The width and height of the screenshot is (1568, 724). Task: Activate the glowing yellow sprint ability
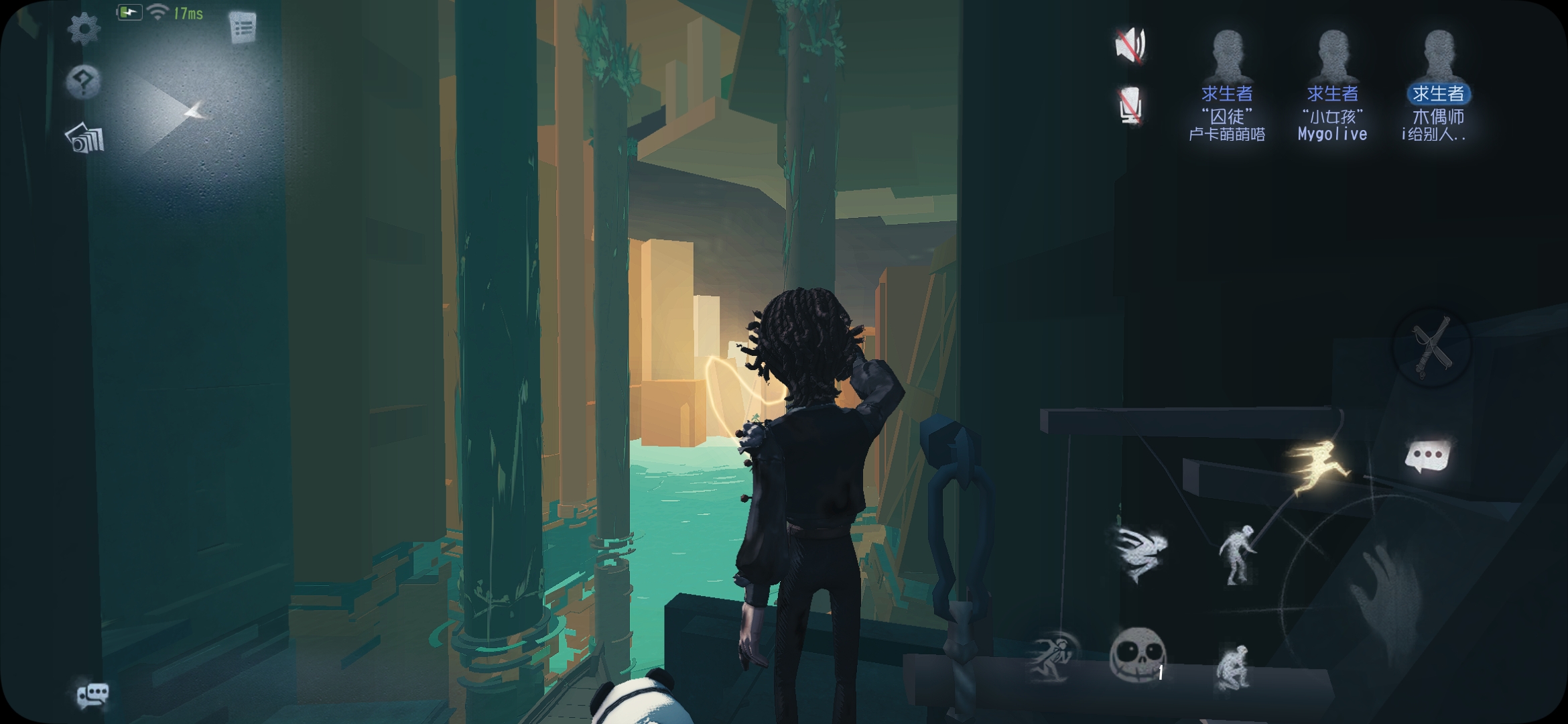(1315, 467)
